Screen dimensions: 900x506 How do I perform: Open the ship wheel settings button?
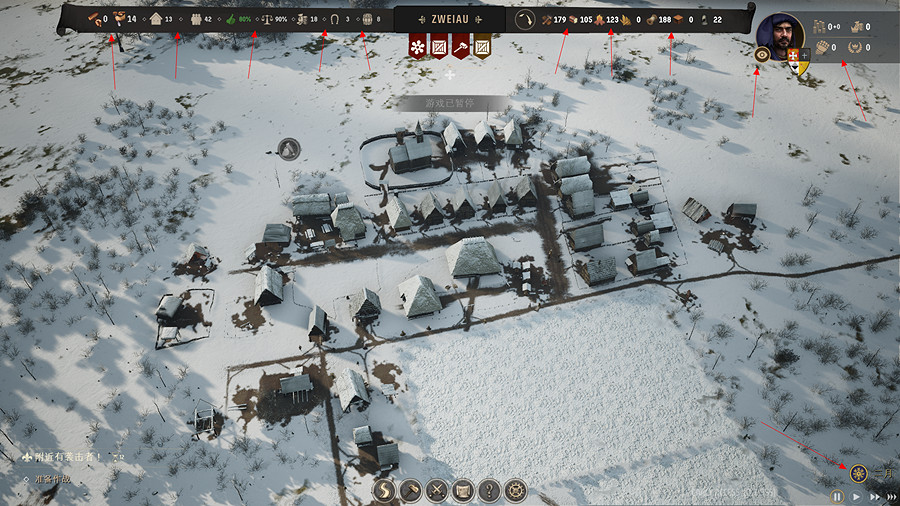pos(515,490)
